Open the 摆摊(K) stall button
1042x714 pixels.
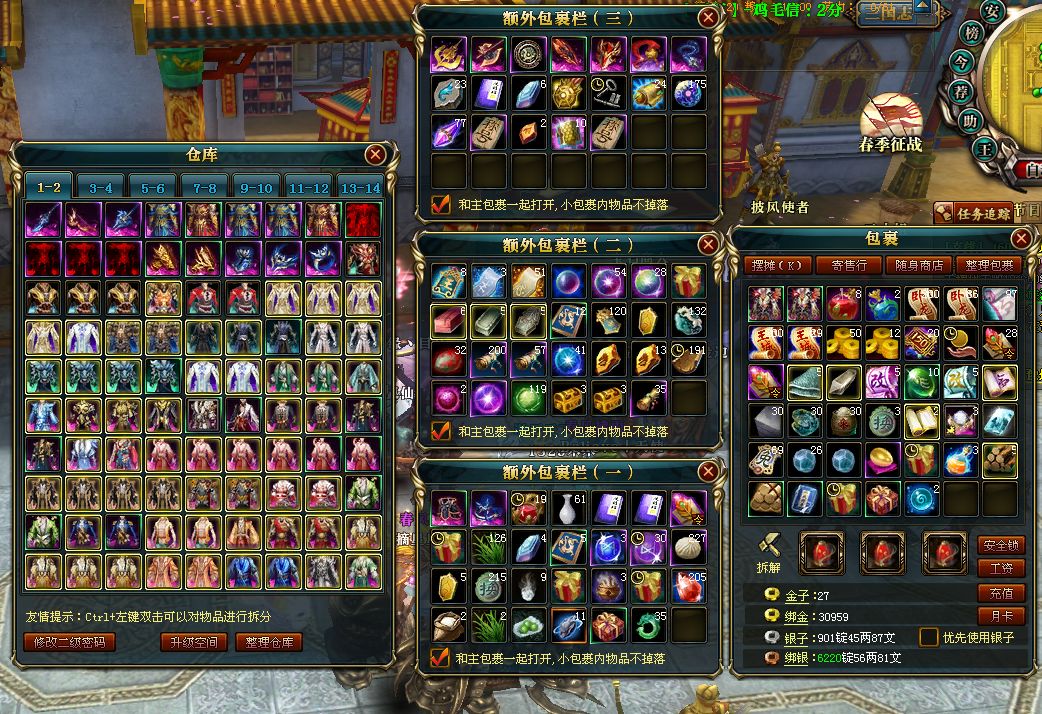(777, 265)
